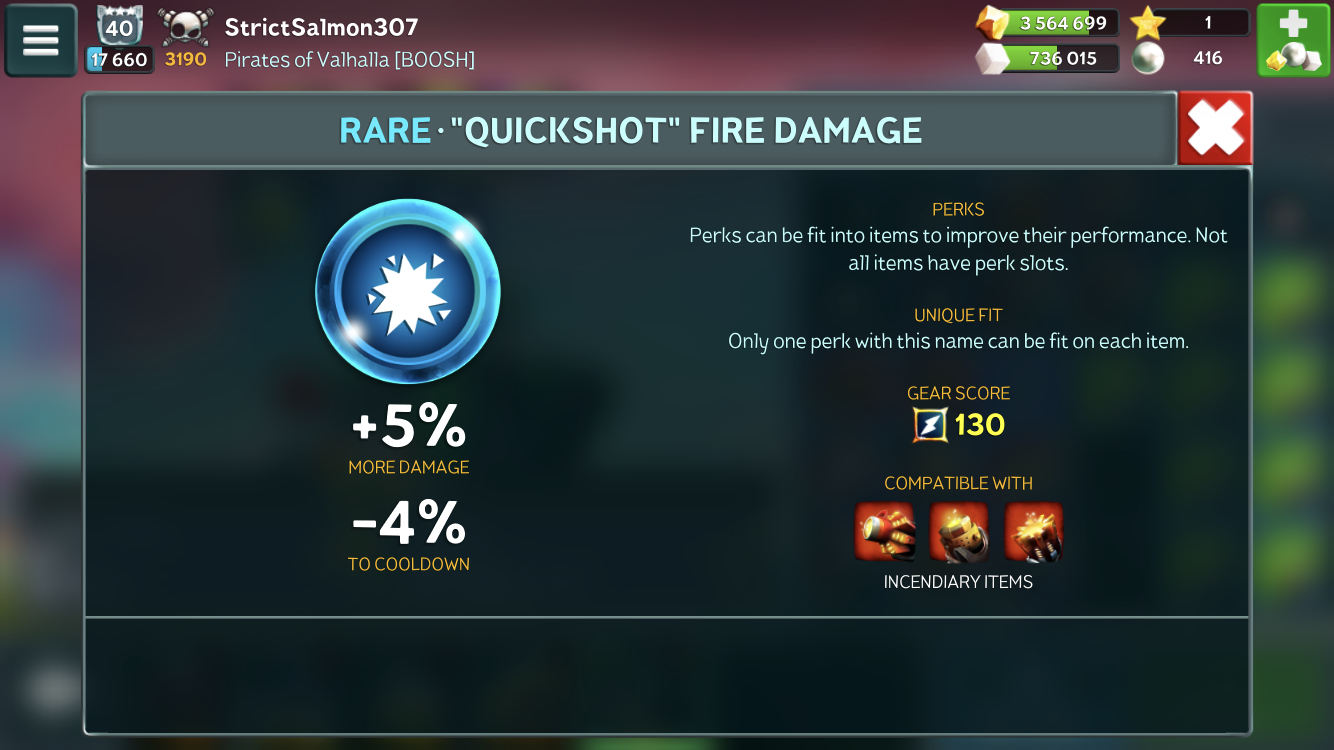
Task: Open the StrictSalmon307 player profile
Action: coord(321,26)
